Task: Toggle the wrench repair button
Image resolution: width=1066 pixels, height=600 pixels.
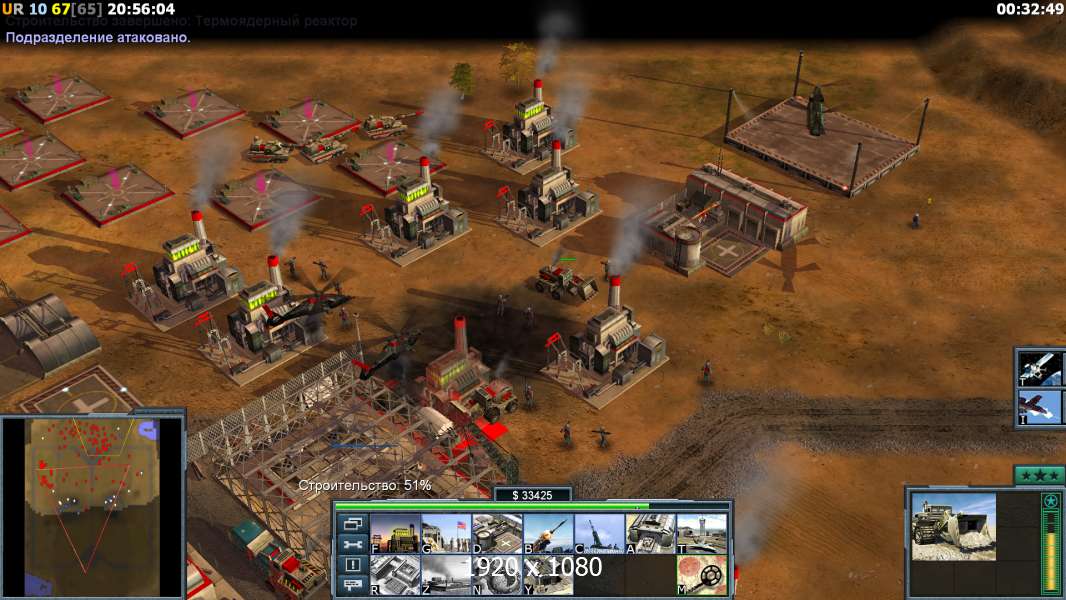Action: (352, 545)
